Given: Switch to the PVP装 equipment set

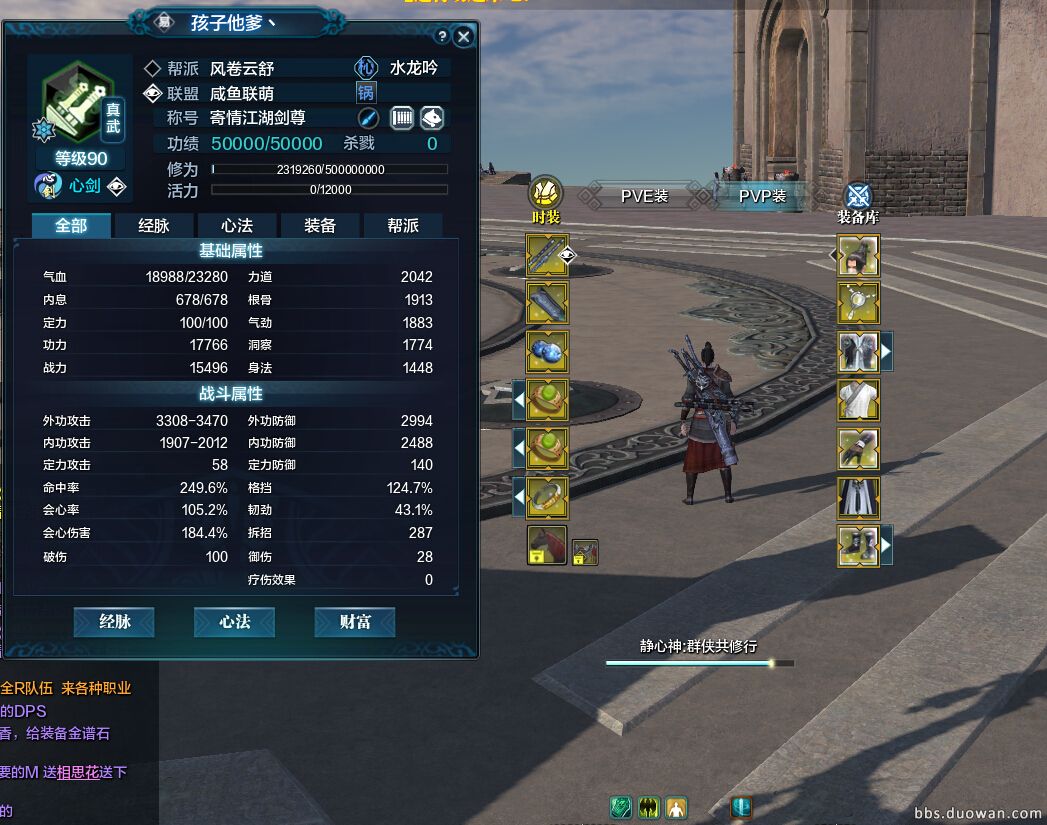Looking at the screenshot, I should 762,196.
